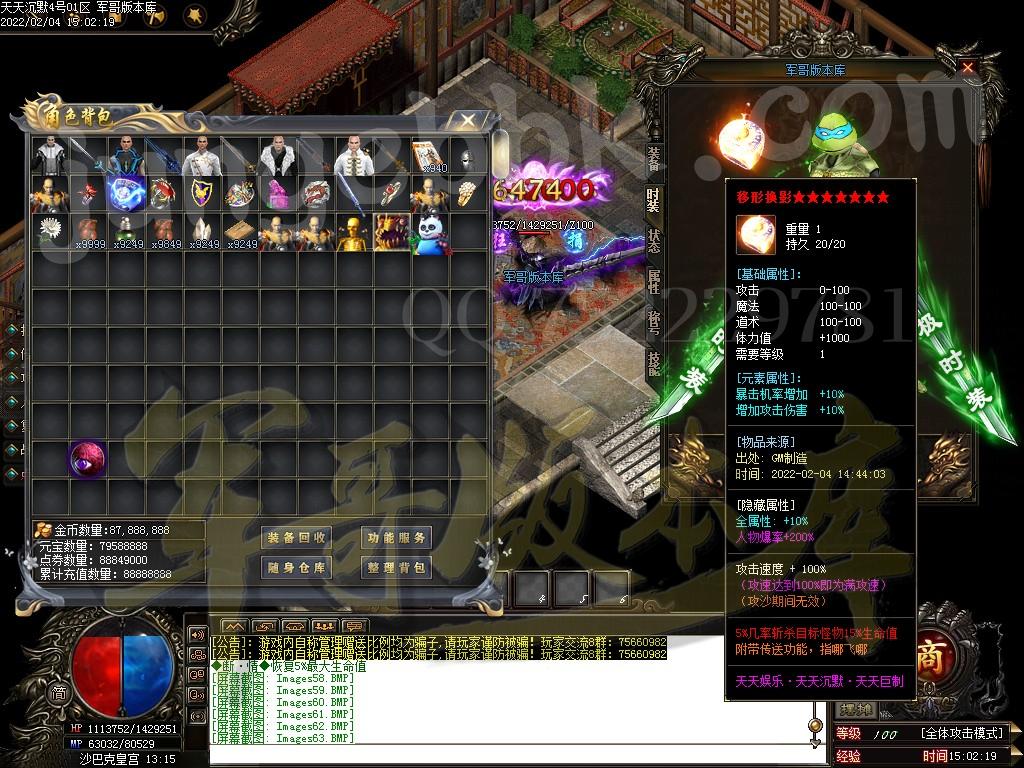Pick the golden skeleton item slot
Viewport: 1024px width, 768px height.
pos(353,232)
